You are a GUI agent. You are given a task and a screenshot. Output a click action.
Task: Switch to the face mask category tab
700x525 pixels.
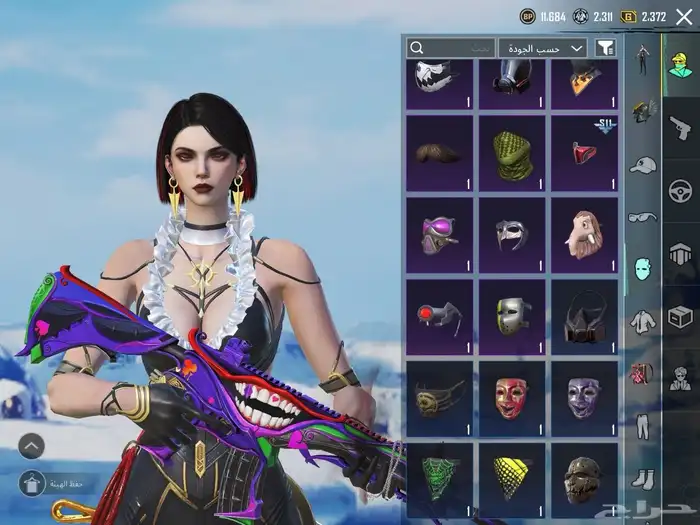point(643,268)
